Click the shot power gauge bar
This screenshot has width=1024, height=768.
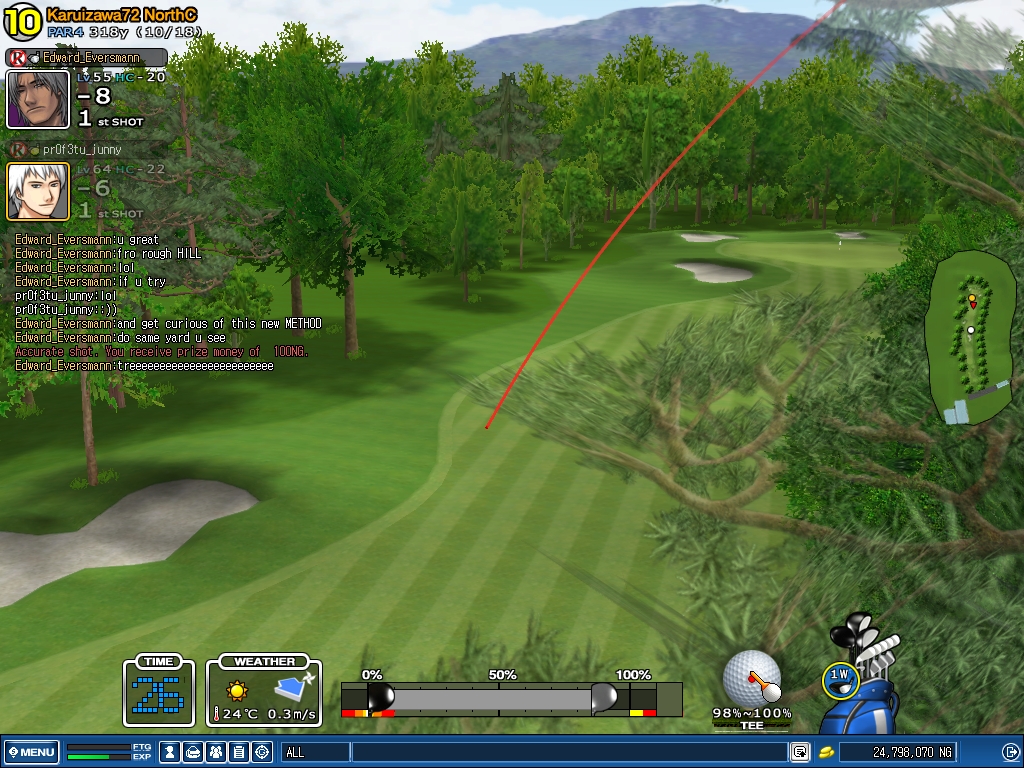(x=498, y=698)
